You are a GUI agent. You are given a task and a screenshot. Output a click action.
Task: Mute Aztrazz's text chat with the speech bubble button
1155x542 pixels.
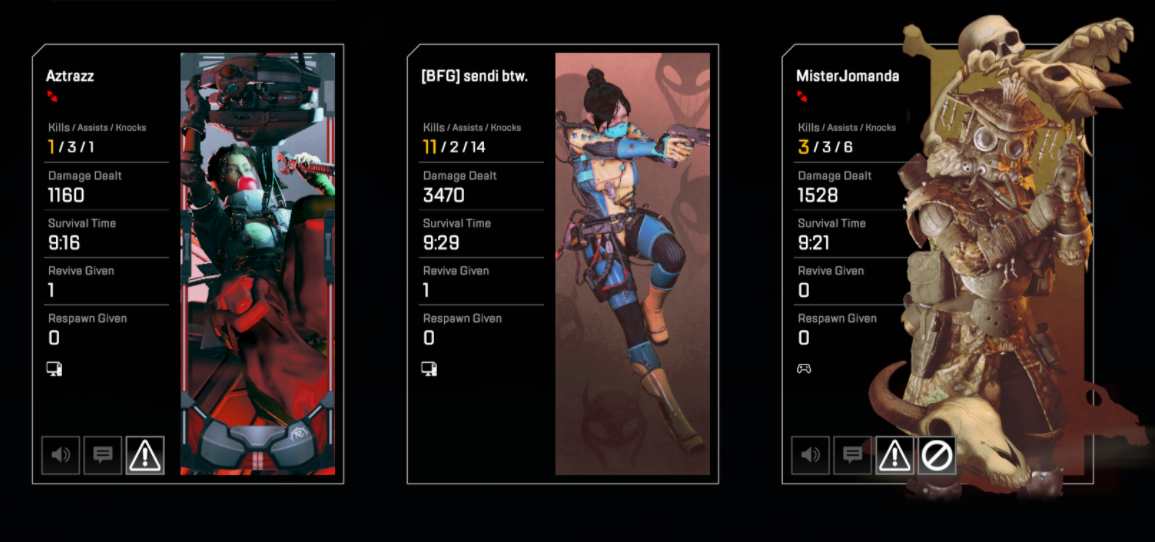103,455
